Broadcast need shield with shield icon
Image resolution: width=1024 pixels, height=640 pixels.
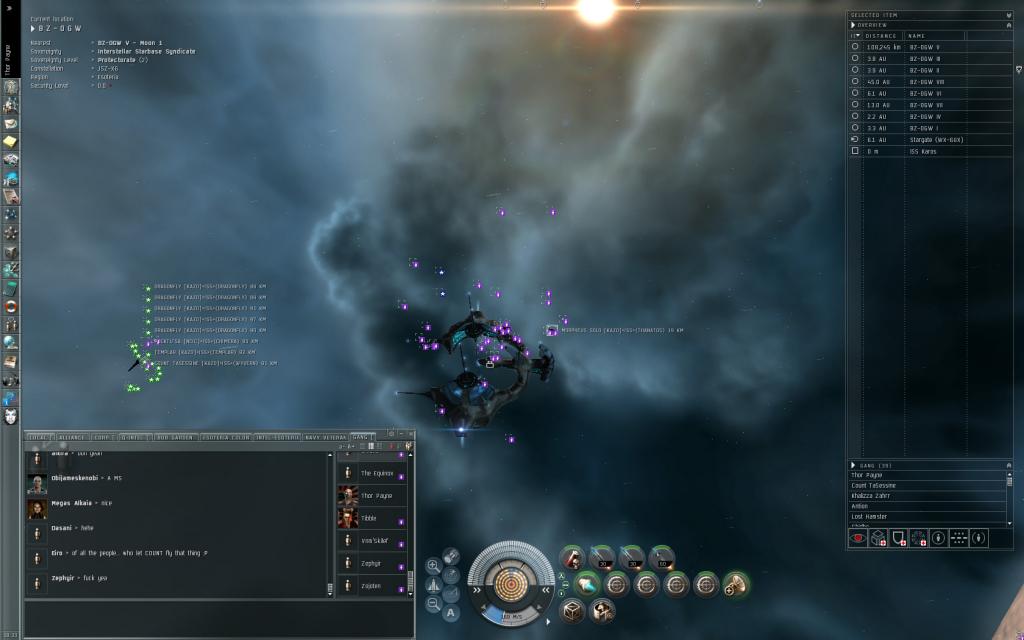(x=898, y=538)
